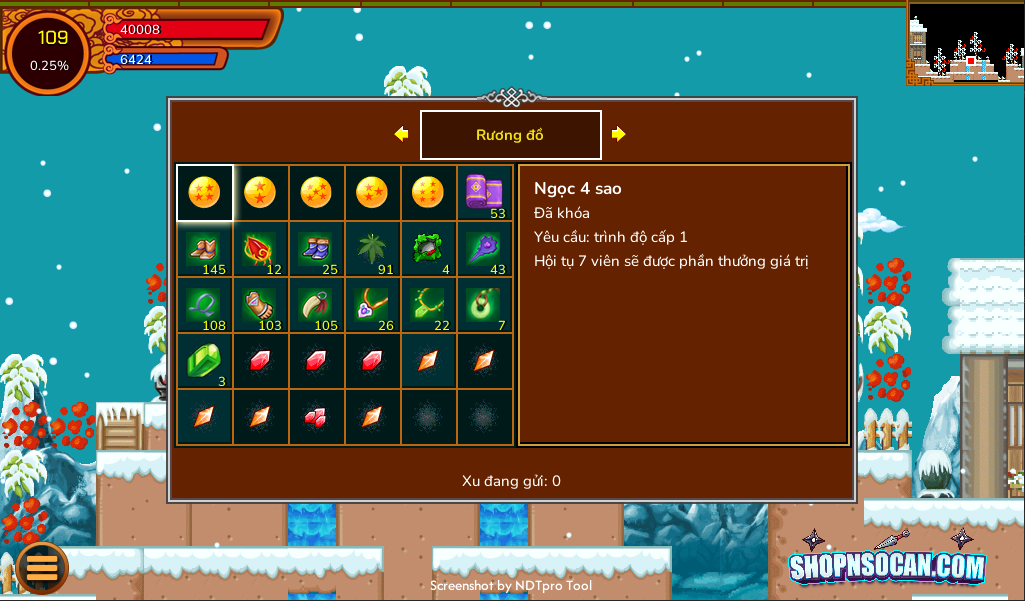This screenshot has height=601, width=1025.
Task: Select the Rương đồ title tab
Action: 510,135
